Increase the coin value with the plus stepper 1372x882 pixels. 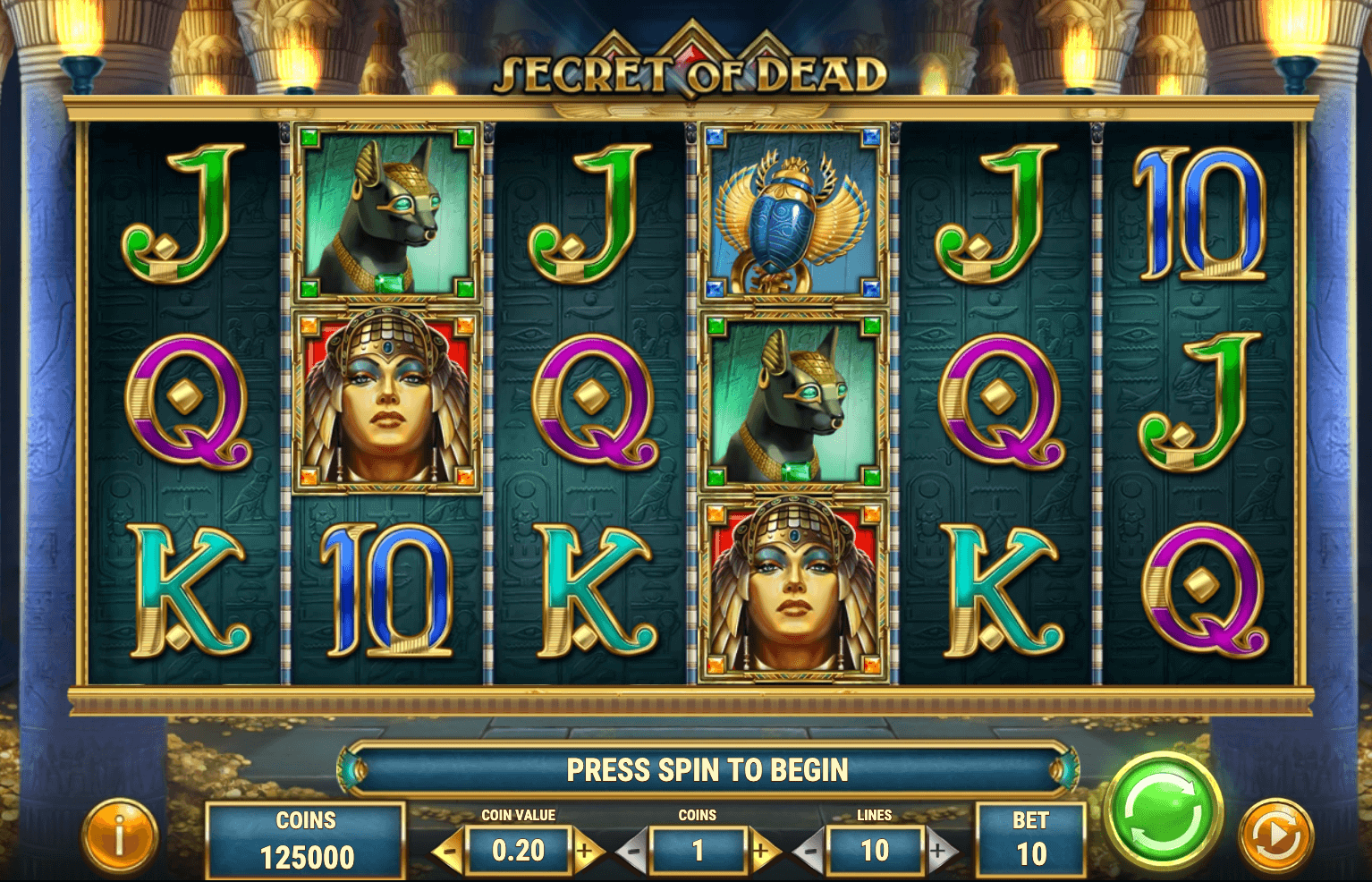(x=588, y=852)
